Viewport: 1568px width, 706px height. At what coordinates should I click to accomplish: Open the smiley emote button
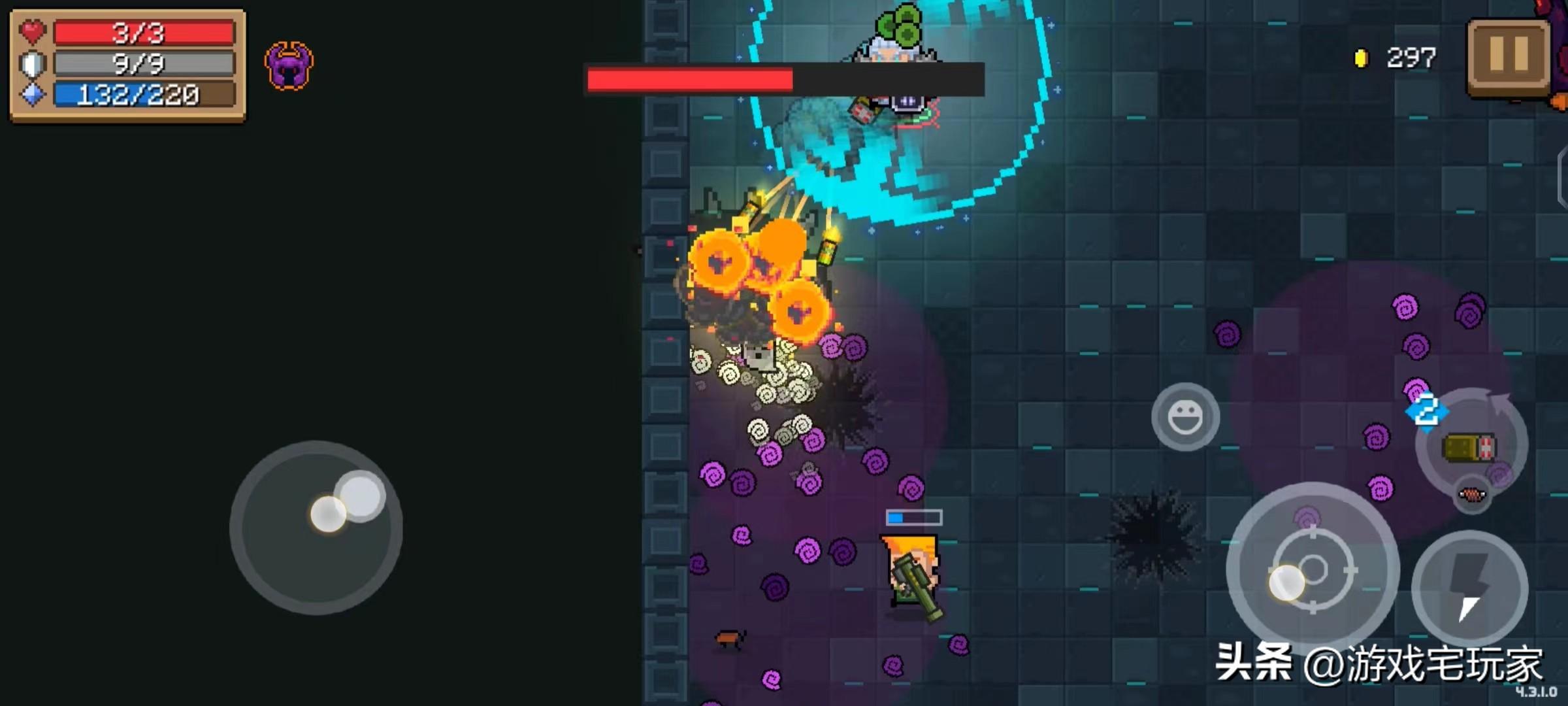(1184, 416)
